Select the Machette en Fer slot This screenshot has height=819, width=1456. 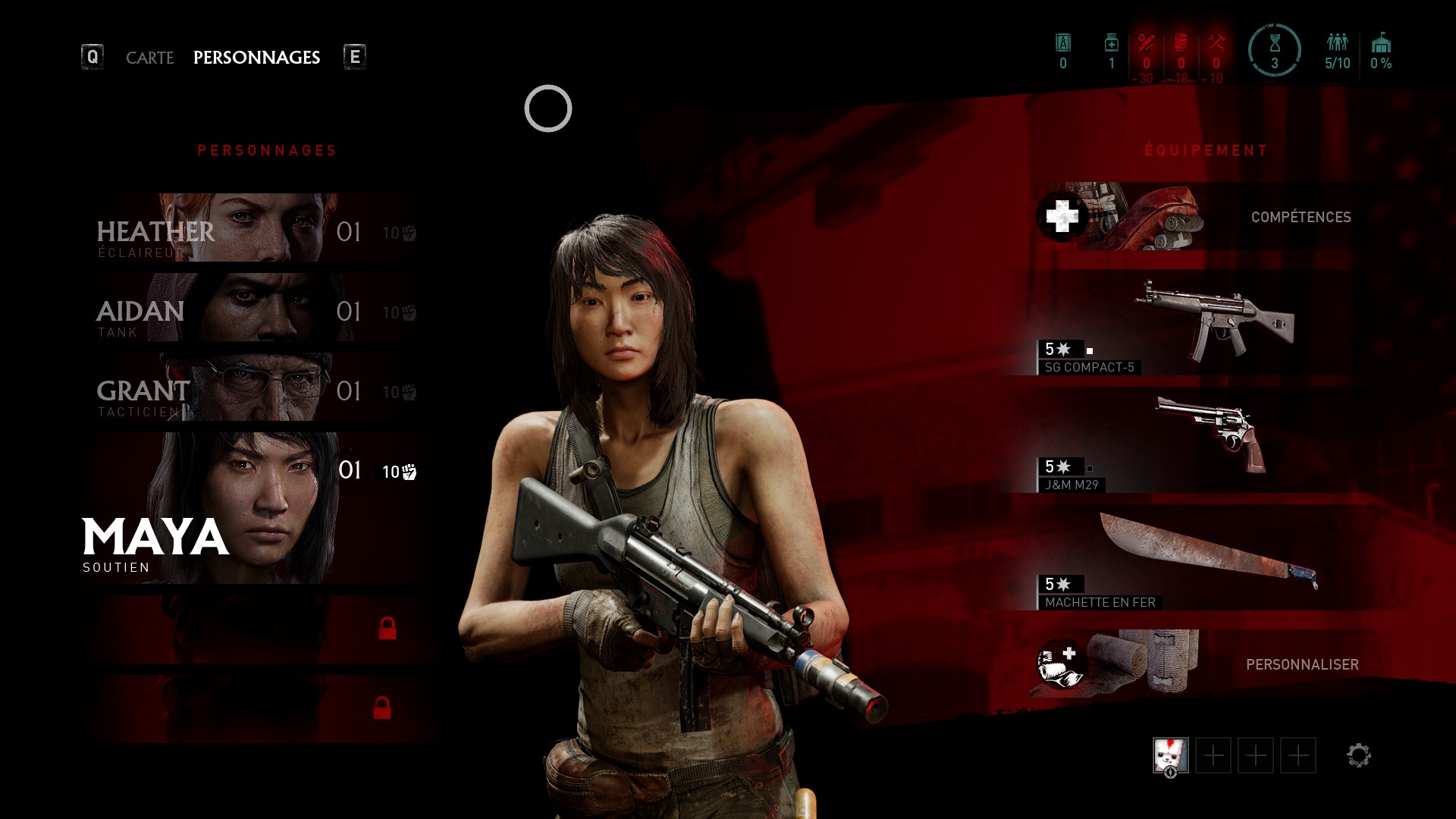pyautogui.click(x=1213, y=559)
